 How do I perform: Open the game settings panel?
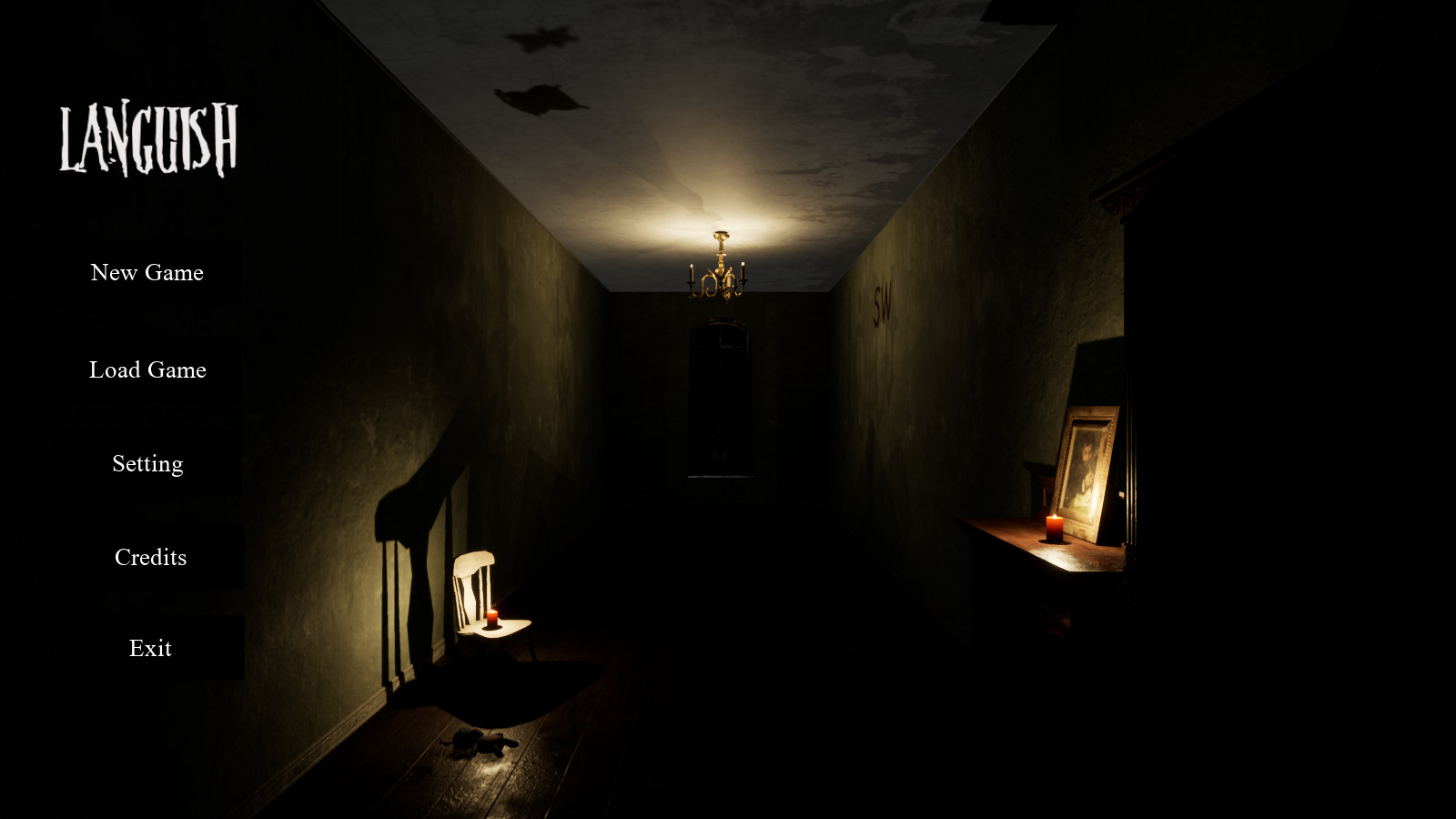(x=147, y=463)
